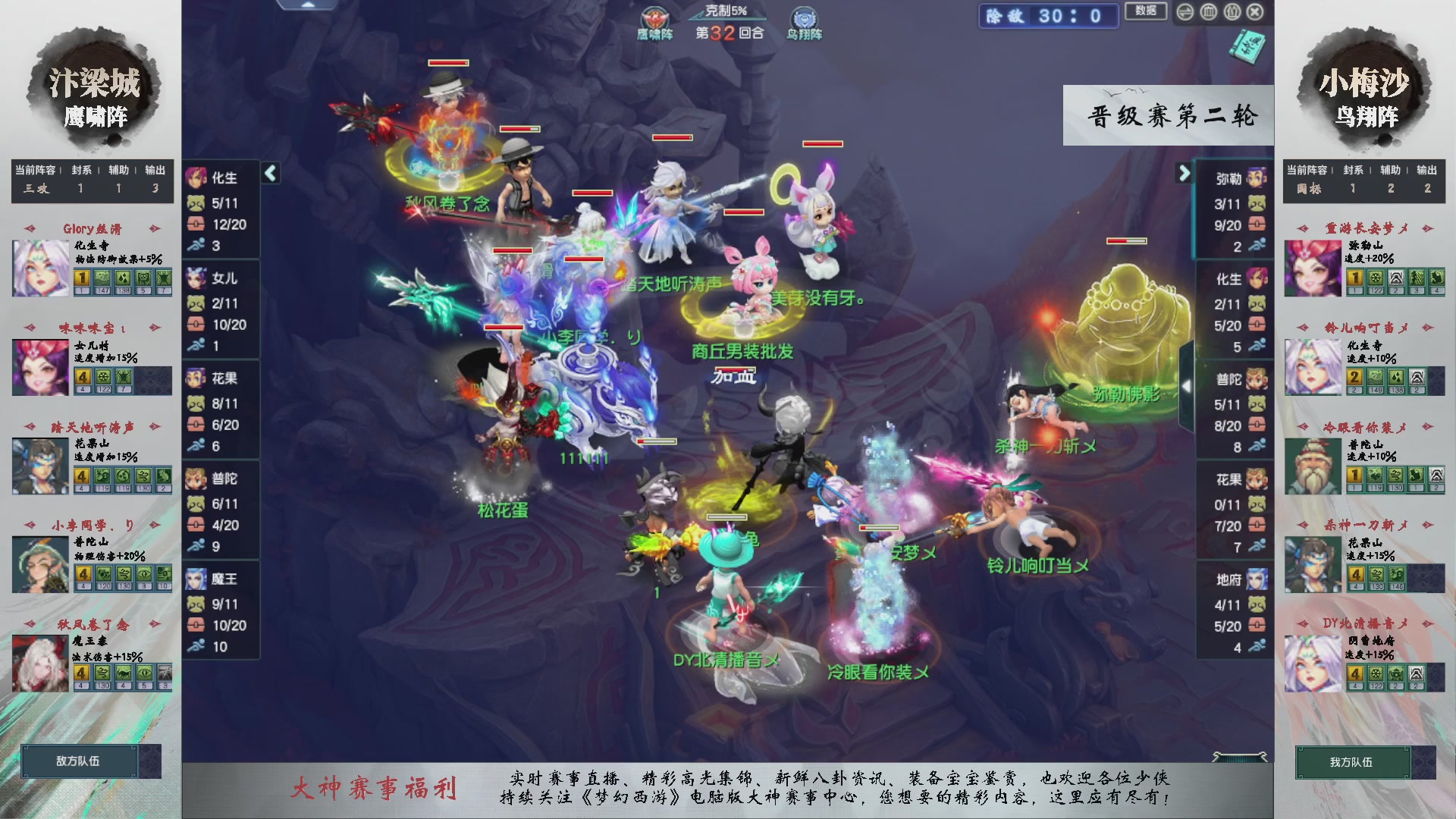
Task: Click the 弥勒 portrait in right panel
Action: pos(1255,177)
